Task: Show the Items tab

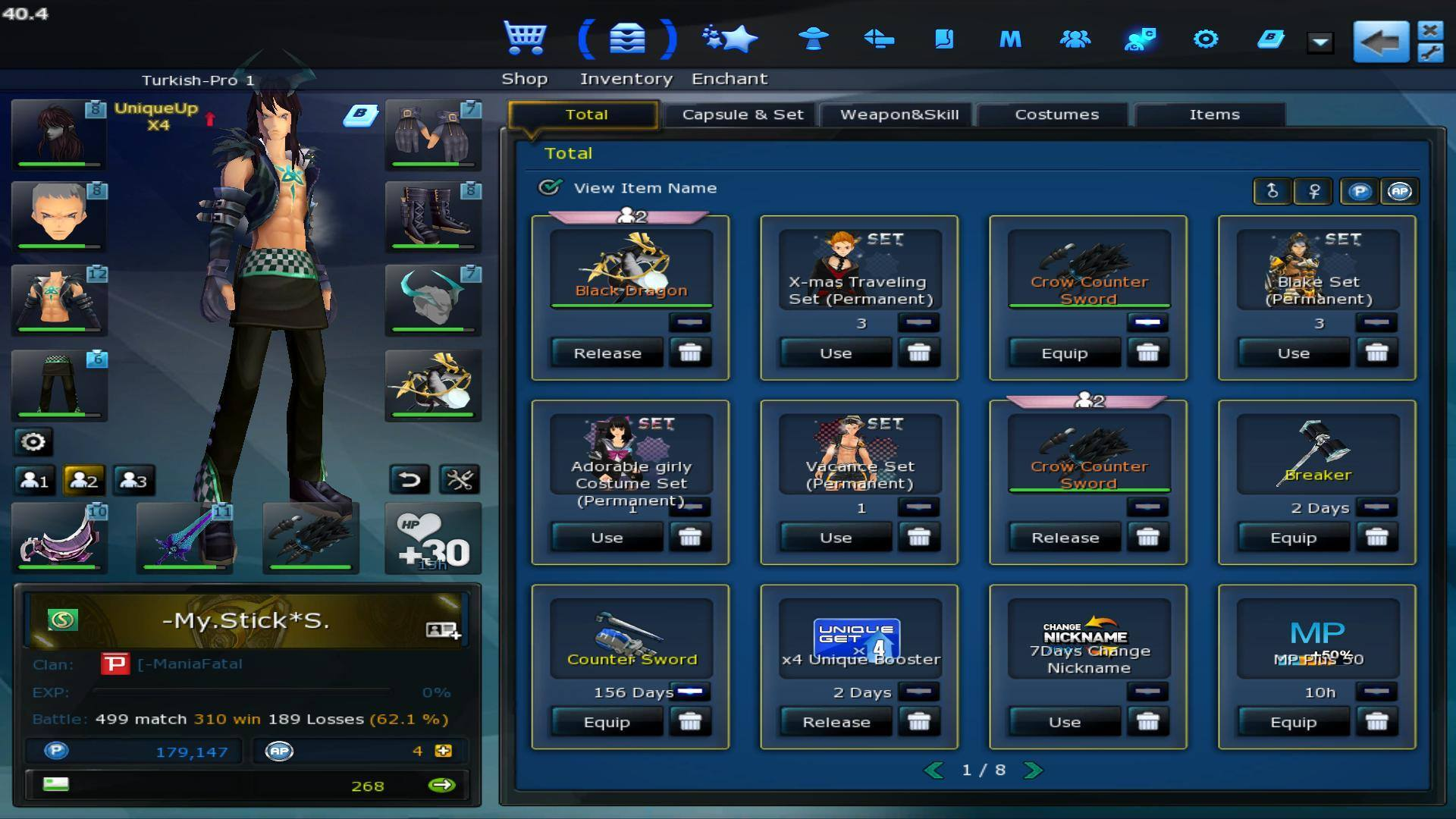Action: [1213, 115]
